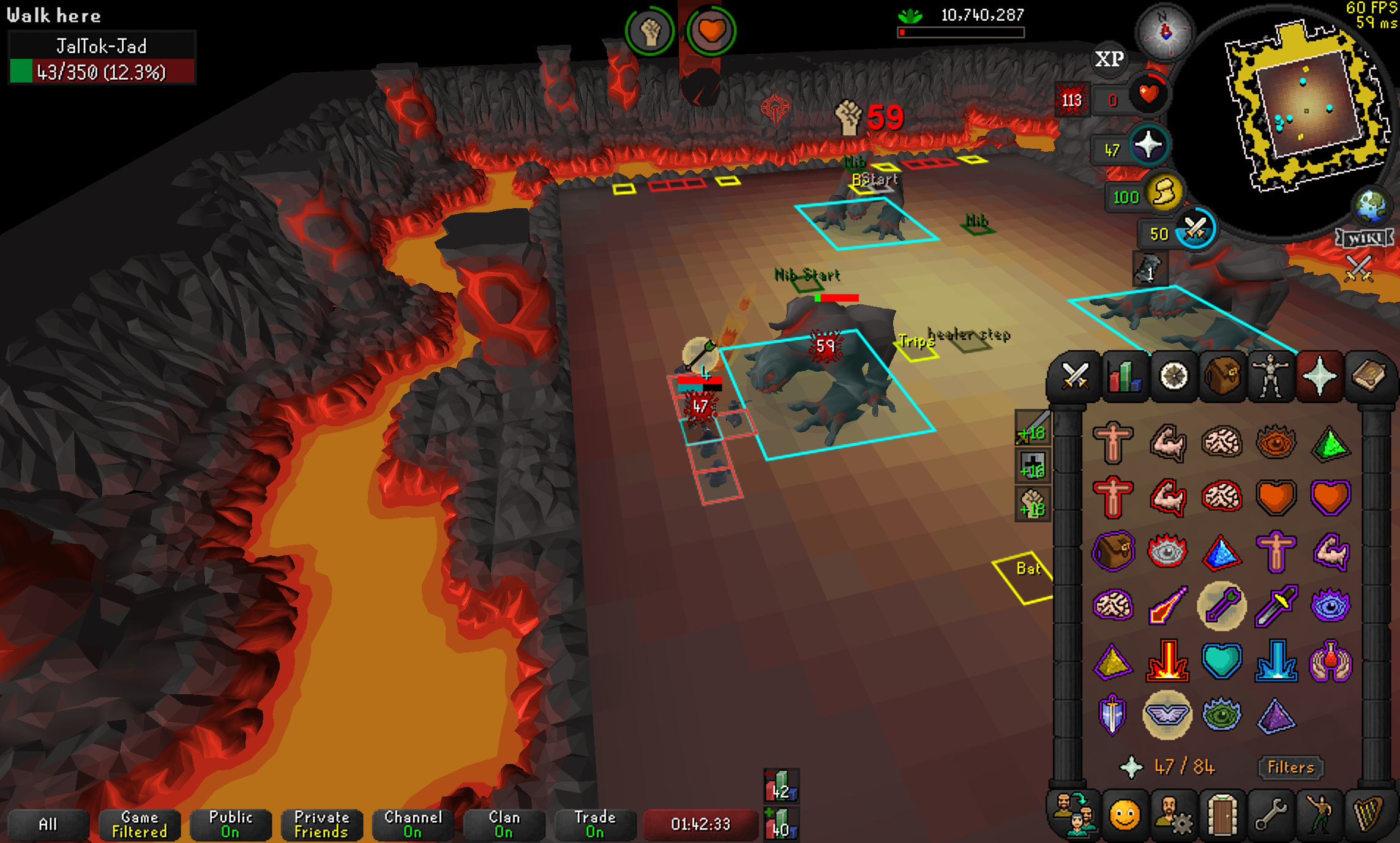Open the world map globe
The width and height of the screenshot is (1400, 843).
tap(1371, 205)
